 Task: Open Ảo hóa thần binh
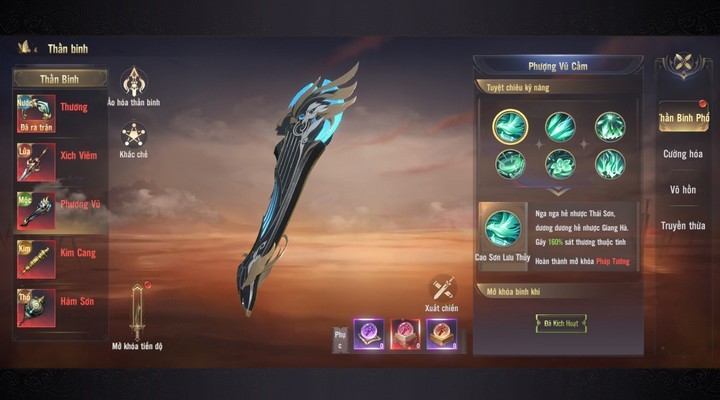133,84
